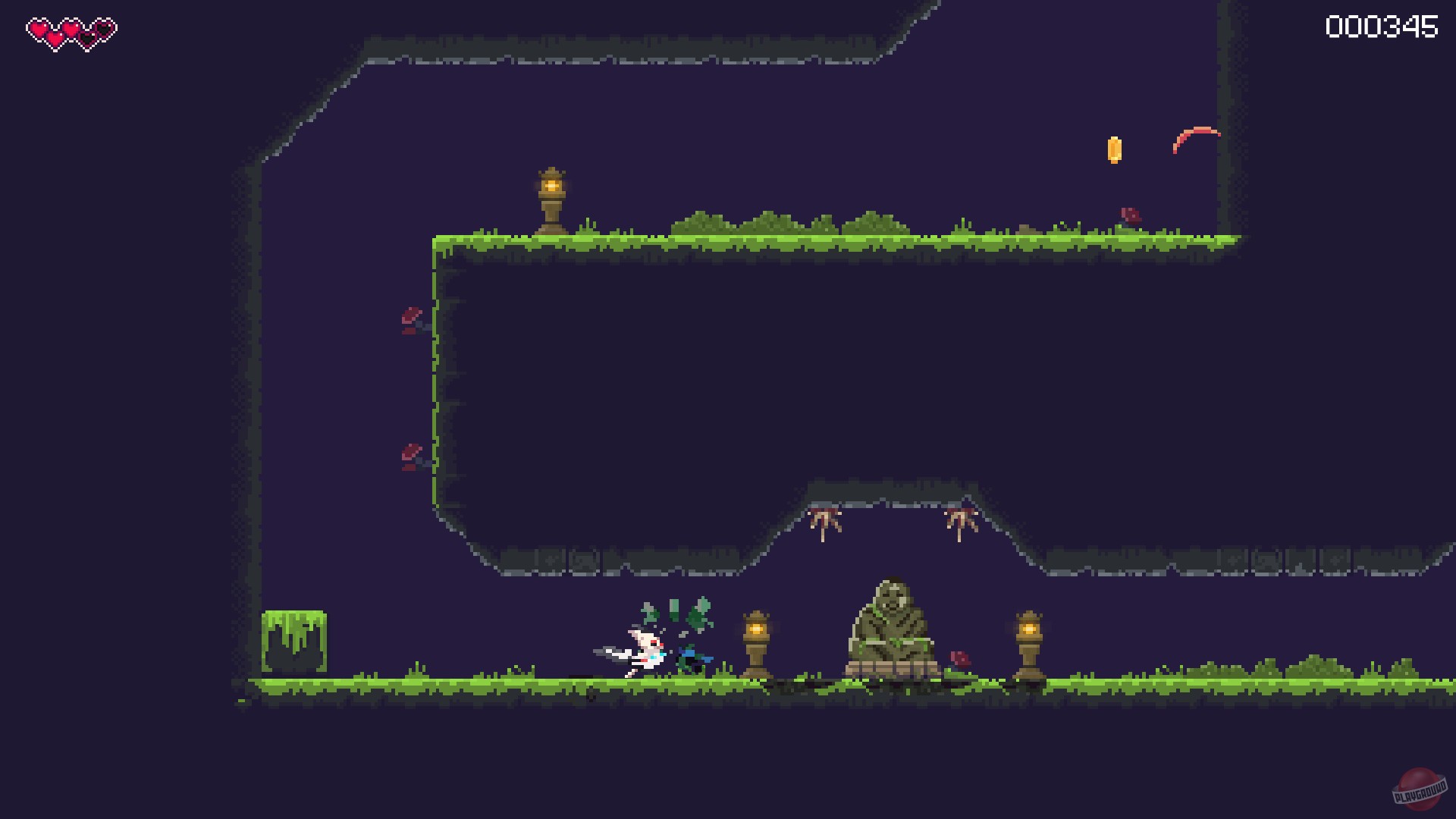This screenshot has height=819, width=1456.
Task: Select the lit lantern on the upper grass ledge
Action: [551, 196]
